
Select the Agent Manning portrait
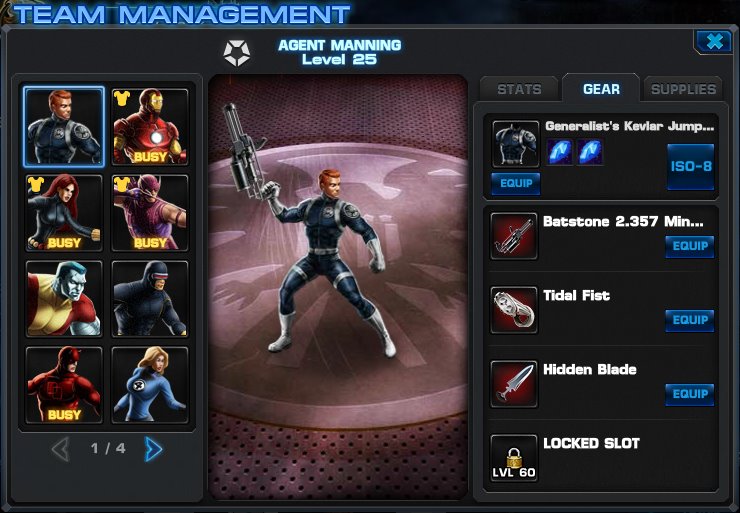click(x=64, y=127)
